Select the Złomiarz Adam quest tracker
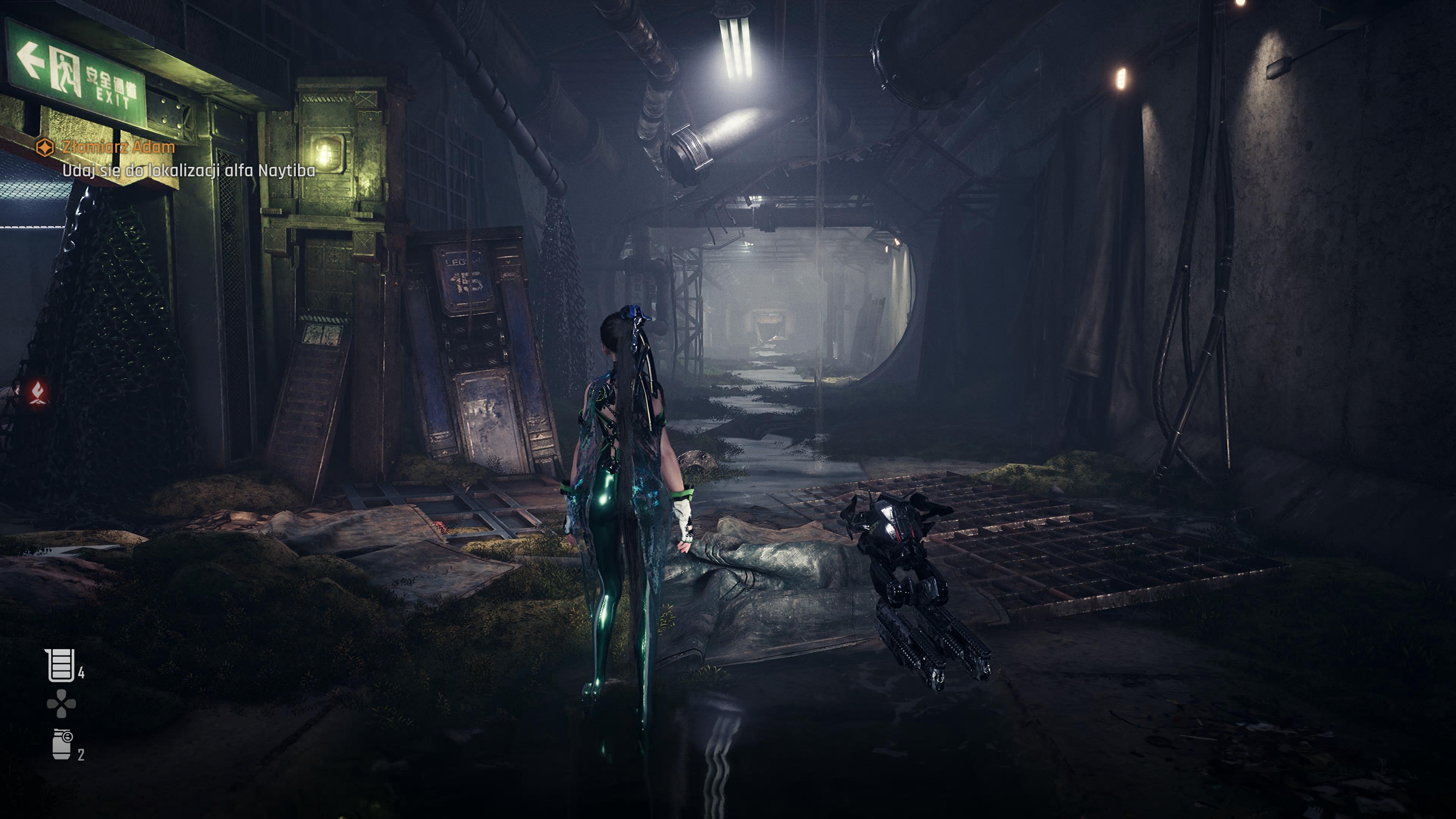Image resolution: width=1456 pixels, height=819 pixels. point(118,147)
